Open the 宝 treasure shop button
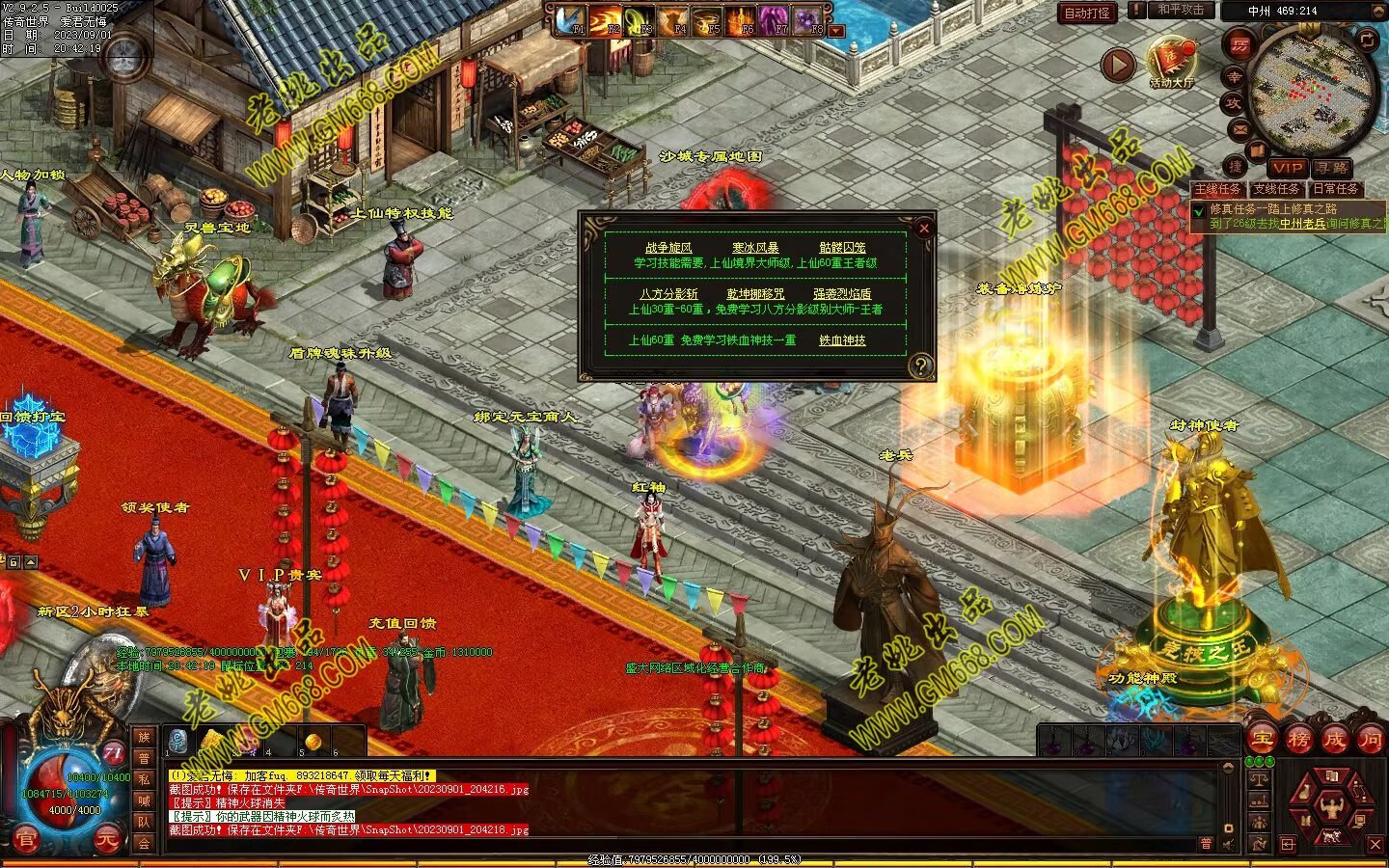This screenshot has height=868, width=1389. (x=1261, y=740)
